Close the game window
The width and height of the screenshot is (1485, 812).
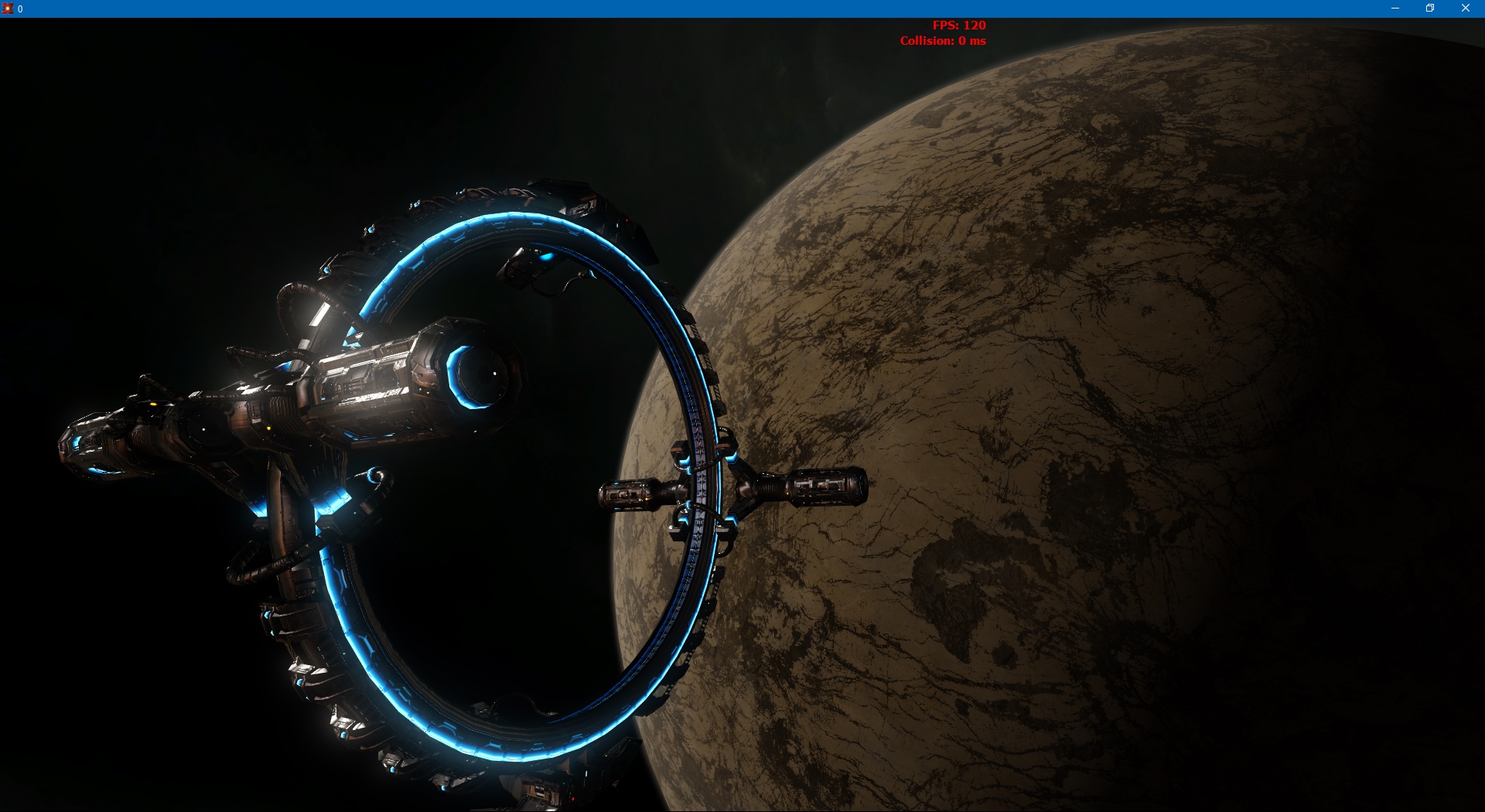(x=1465, y=9)
